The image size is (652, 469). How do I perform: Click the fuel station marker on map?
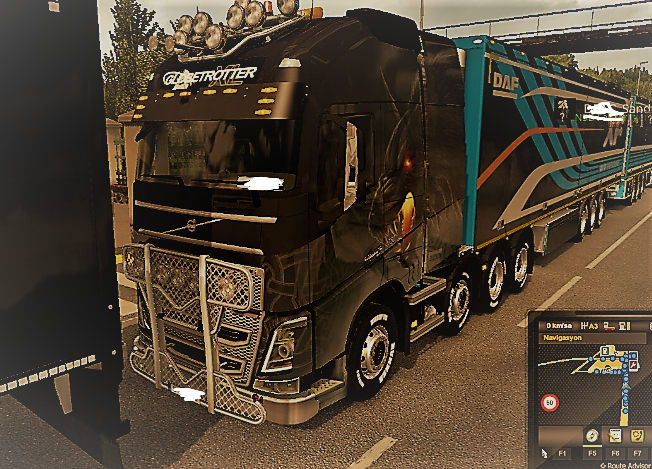[x=606, y=352]
